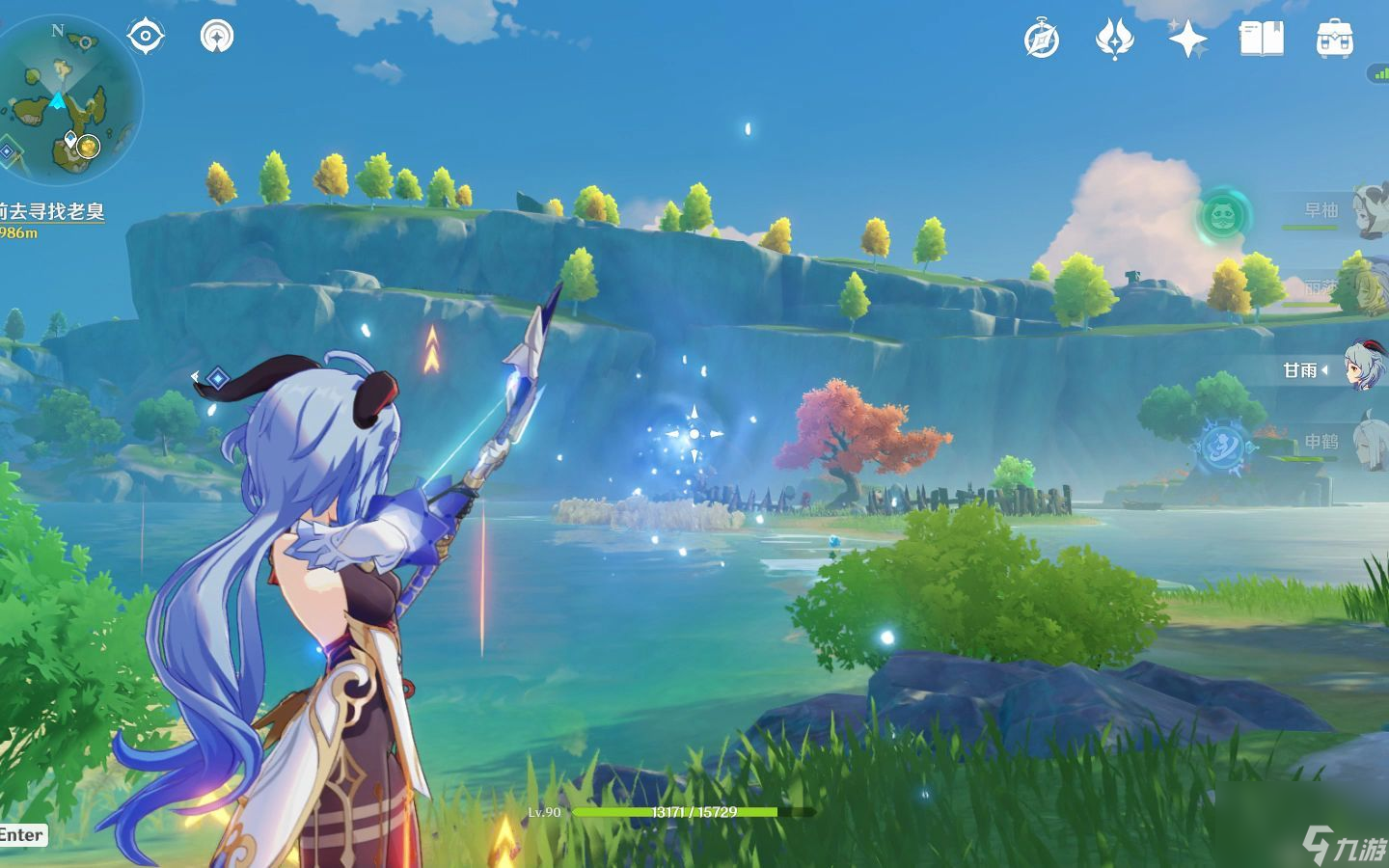This screenshot has height=868, width=1389.
Task: Click the green Sayu skill status icon
Action: 1224,213
